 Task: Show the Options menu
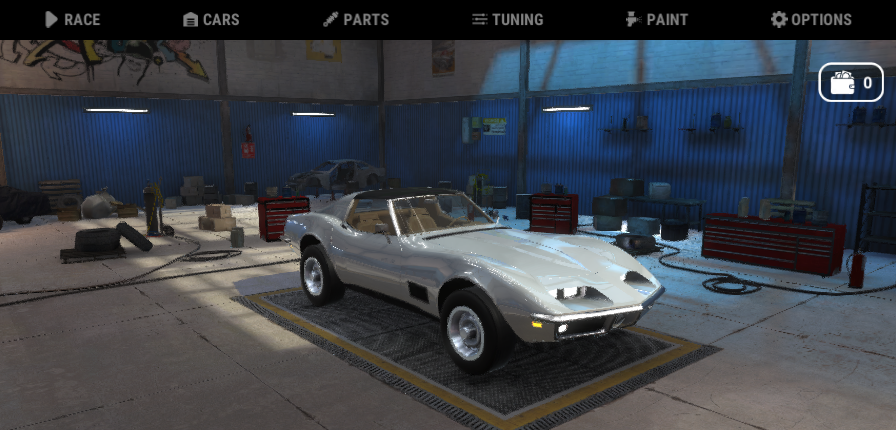pyautogui.click(x=811, y=19)
